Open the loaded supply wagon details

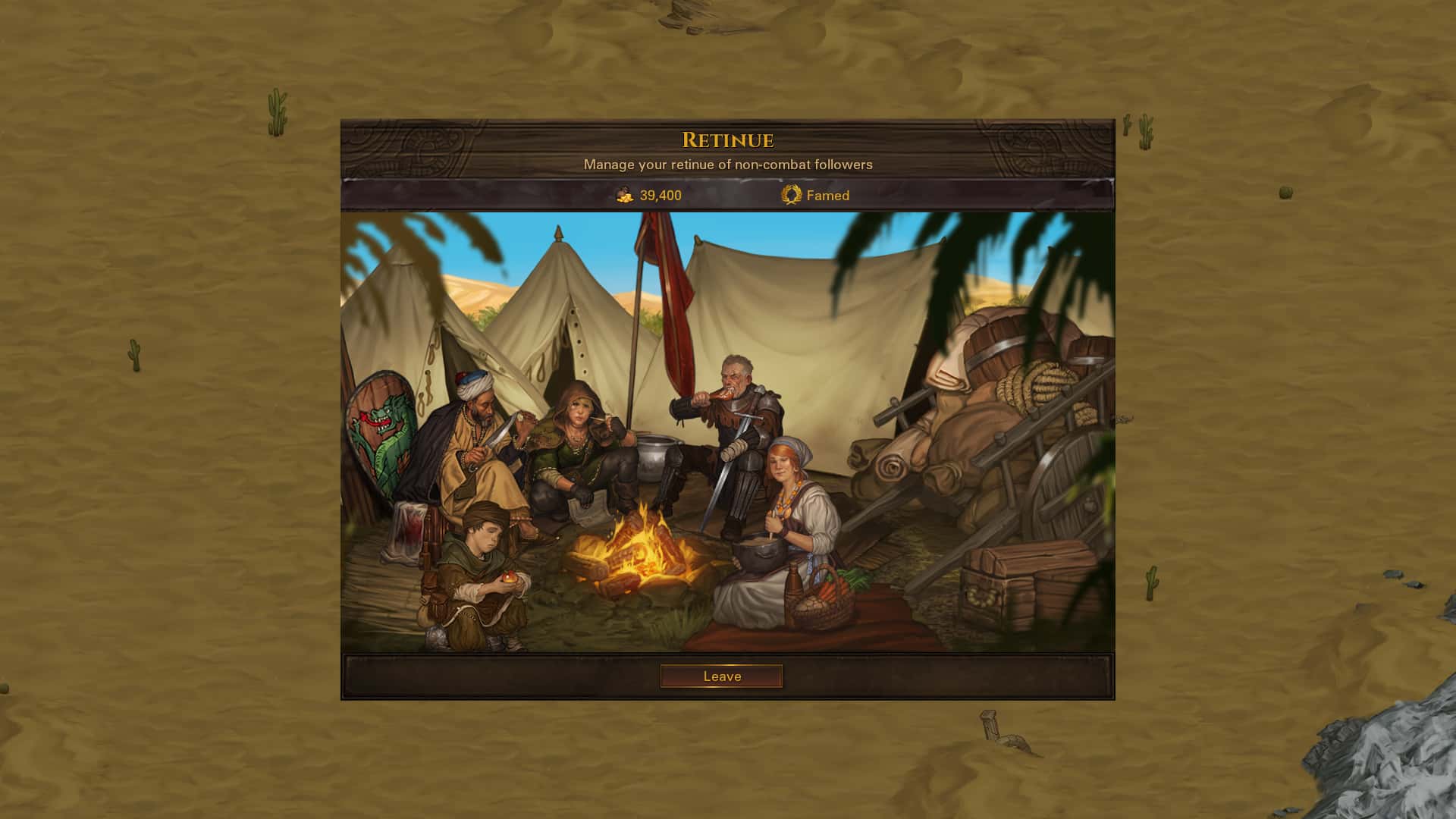click(x=1009, y=425)
